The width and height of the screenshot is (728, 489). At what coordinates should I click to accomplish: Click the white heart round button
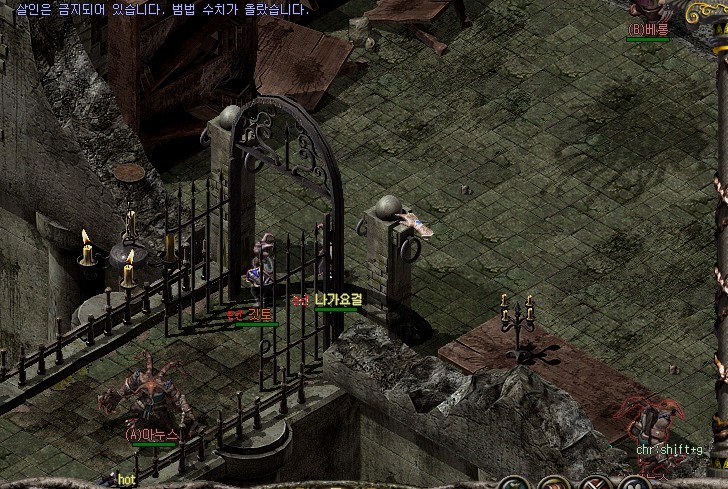pyautogui.click(x=633, y=485)
